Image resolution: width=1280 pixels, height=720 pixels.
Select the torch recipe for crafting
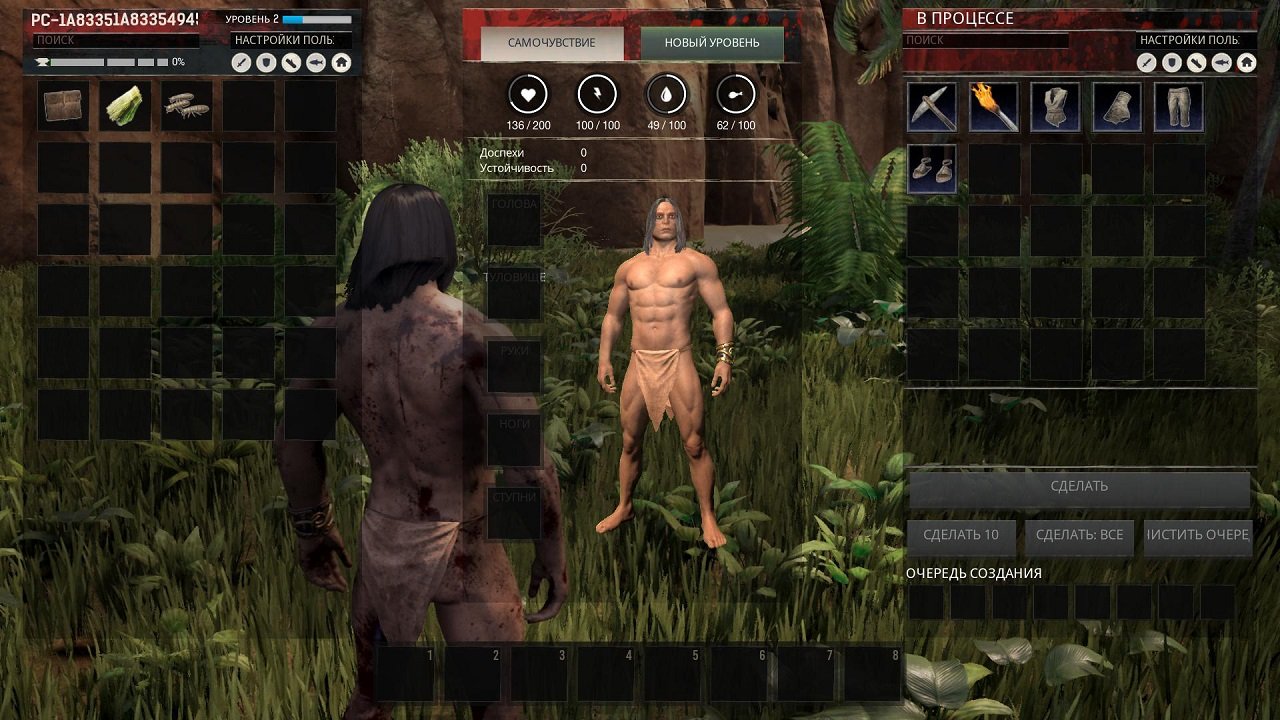(993, 107)
